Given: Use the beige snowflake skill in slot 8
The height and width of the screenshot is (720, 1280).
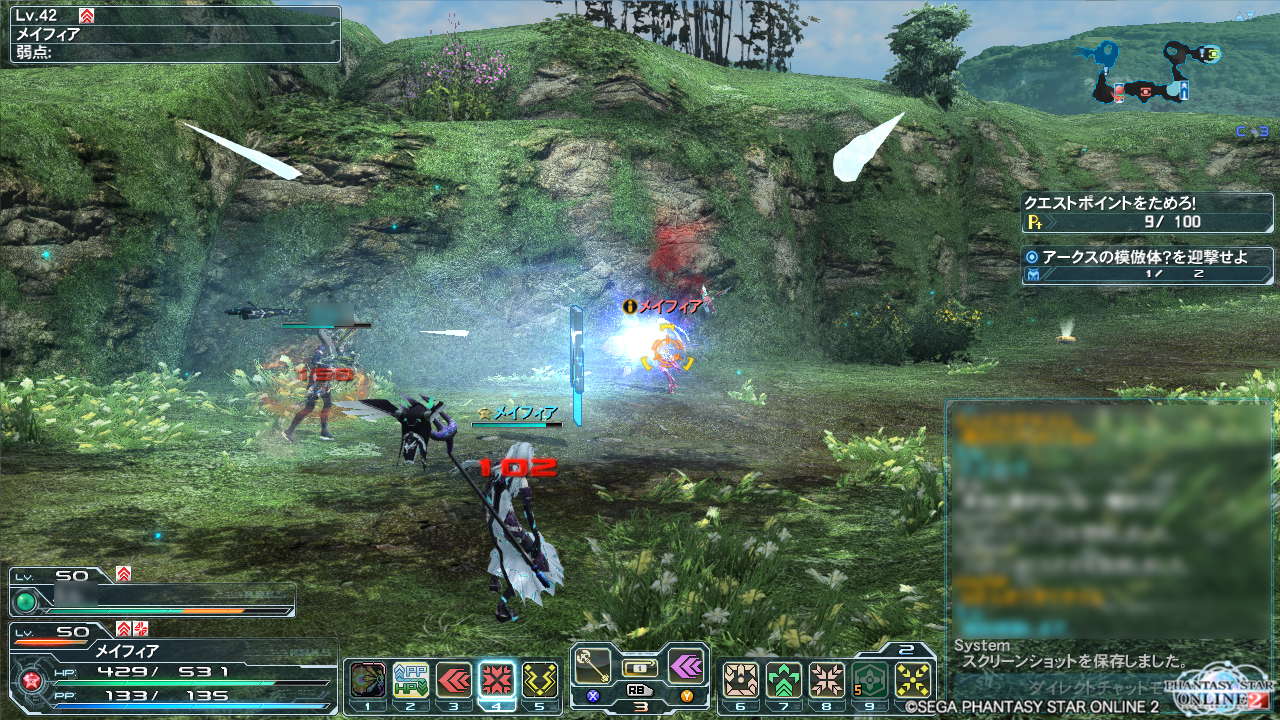Looking at the screenshot, I should click(x=827, y=681).
